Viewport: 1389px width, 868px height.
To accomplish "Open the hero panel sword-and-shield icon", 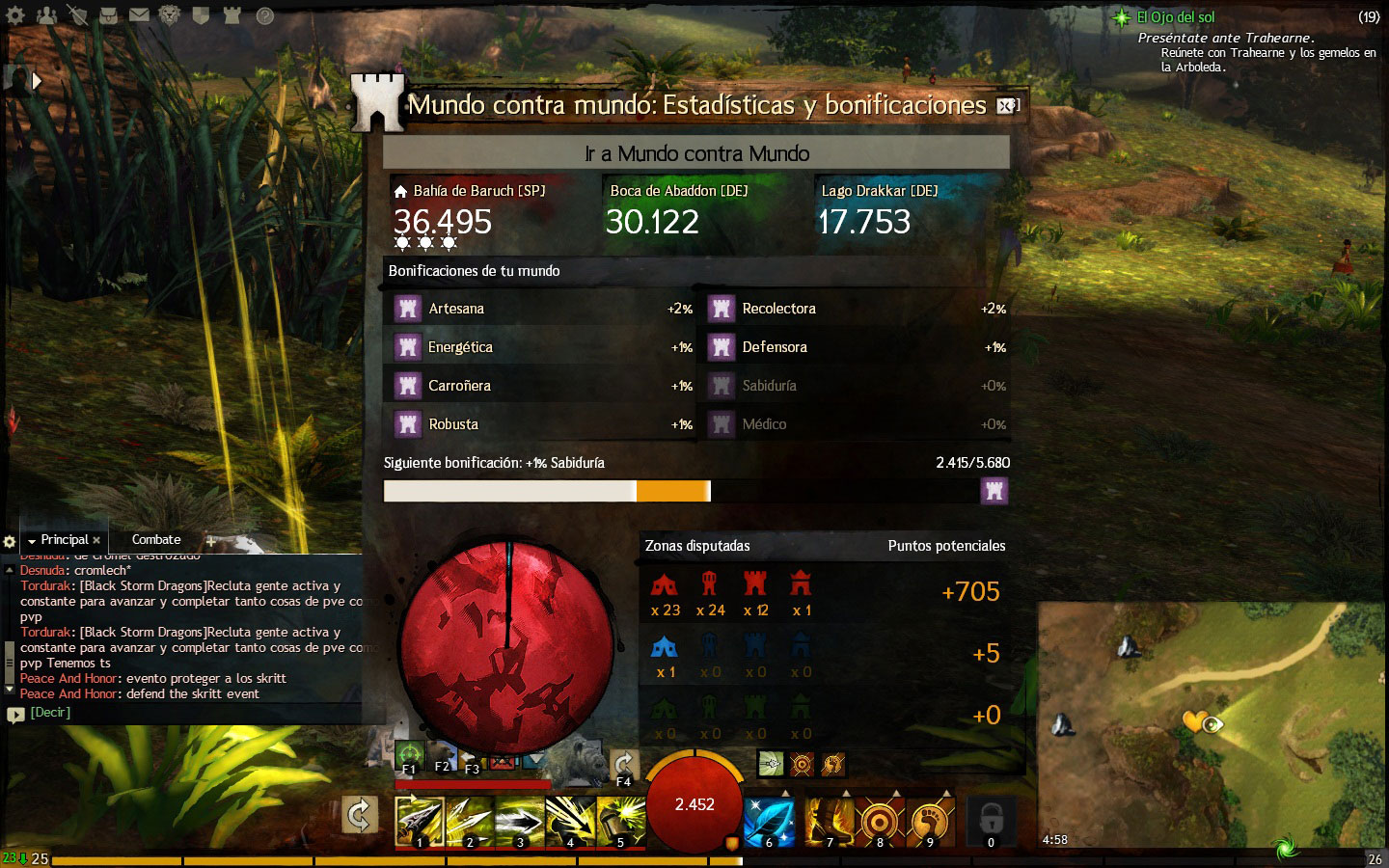I will 77,15.
